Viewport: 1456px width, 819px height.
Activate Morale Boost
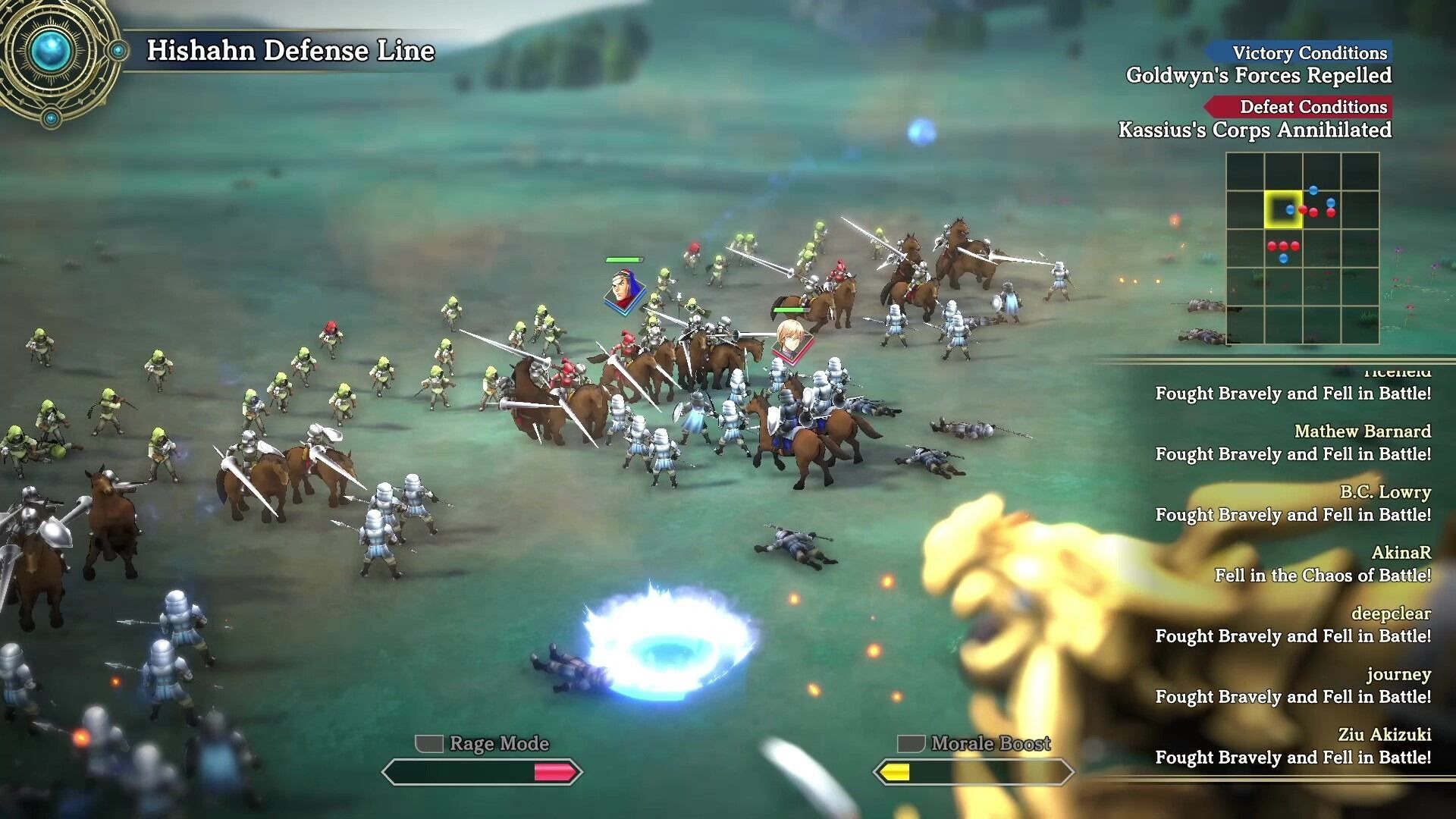pyautogui.click(x=974, y=761)
